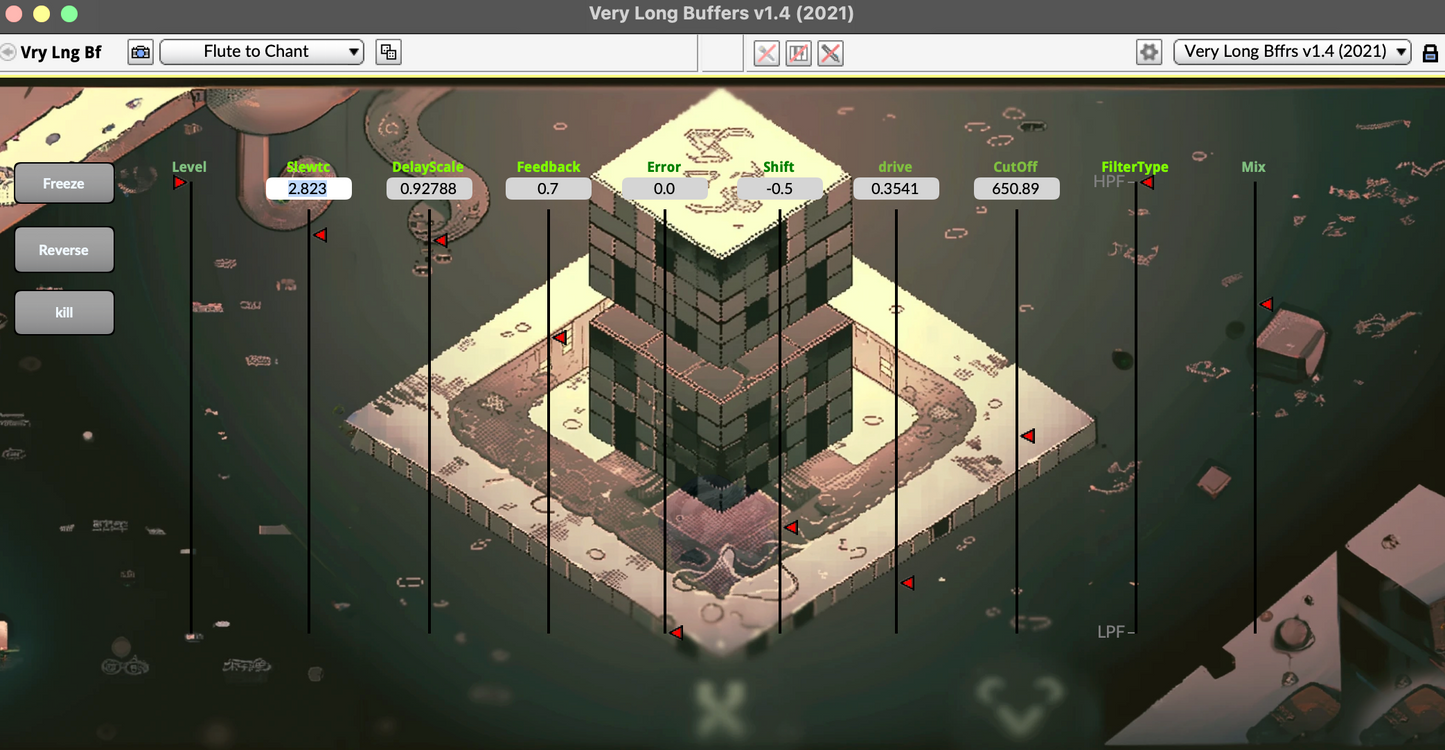Screen dimensions: 1445x750
Task: Click the Mix slider handle
Action: tap(1265, 304)
